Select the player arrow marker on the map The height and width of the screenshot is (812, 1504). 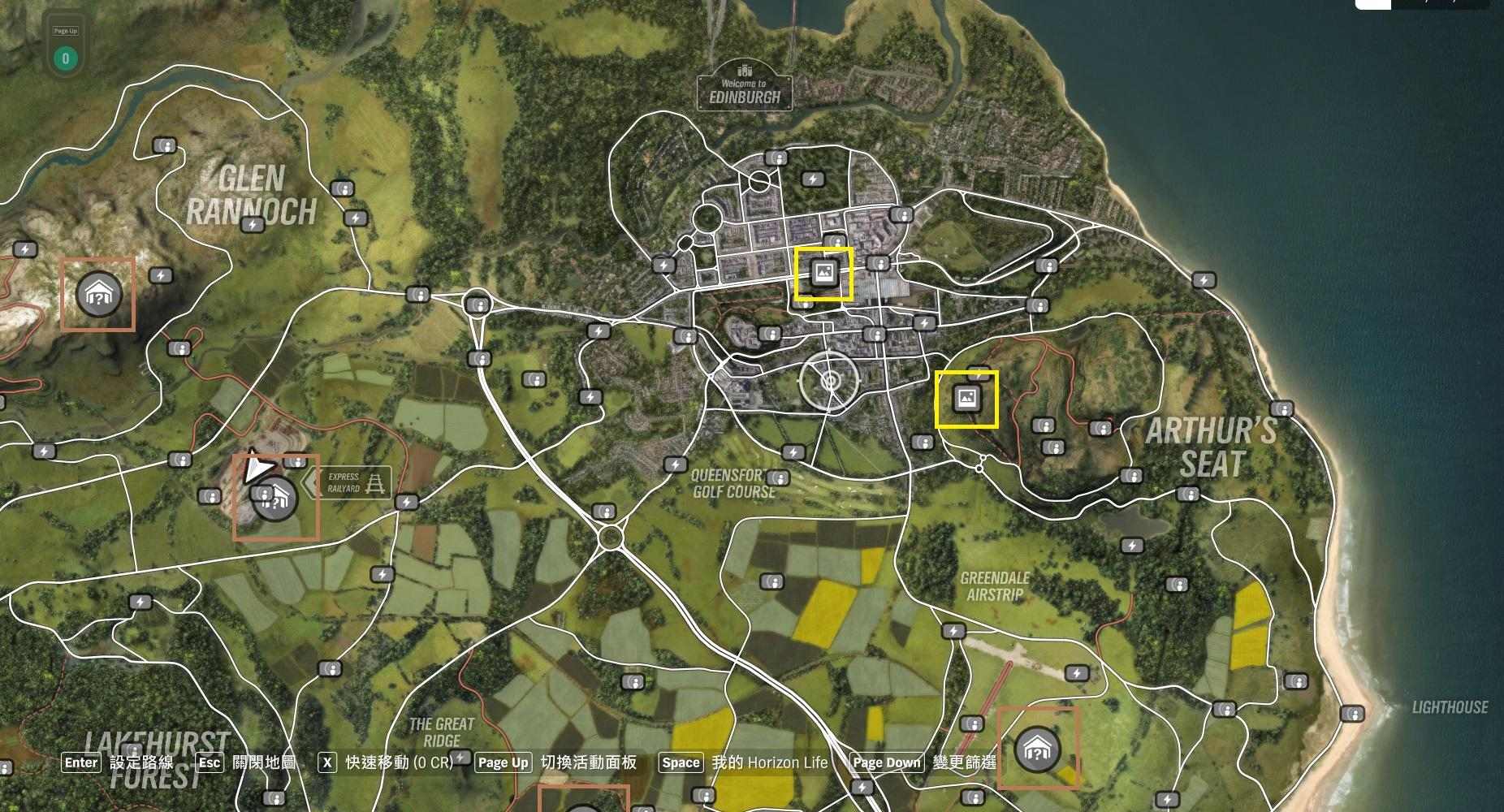coord(256,468)
